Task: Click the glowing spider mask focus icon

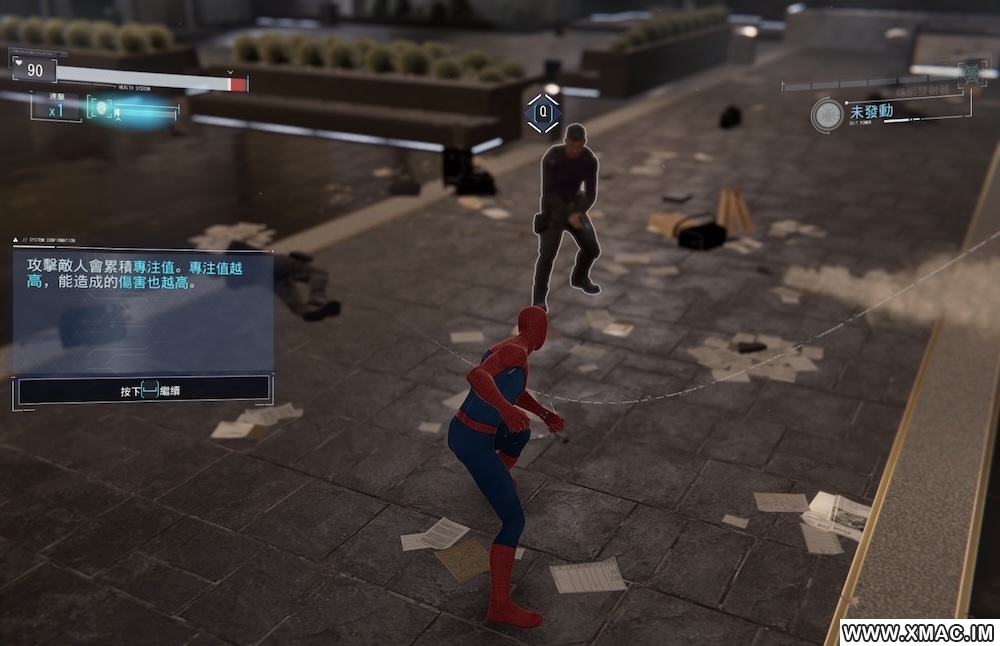Action: [101, 108]
